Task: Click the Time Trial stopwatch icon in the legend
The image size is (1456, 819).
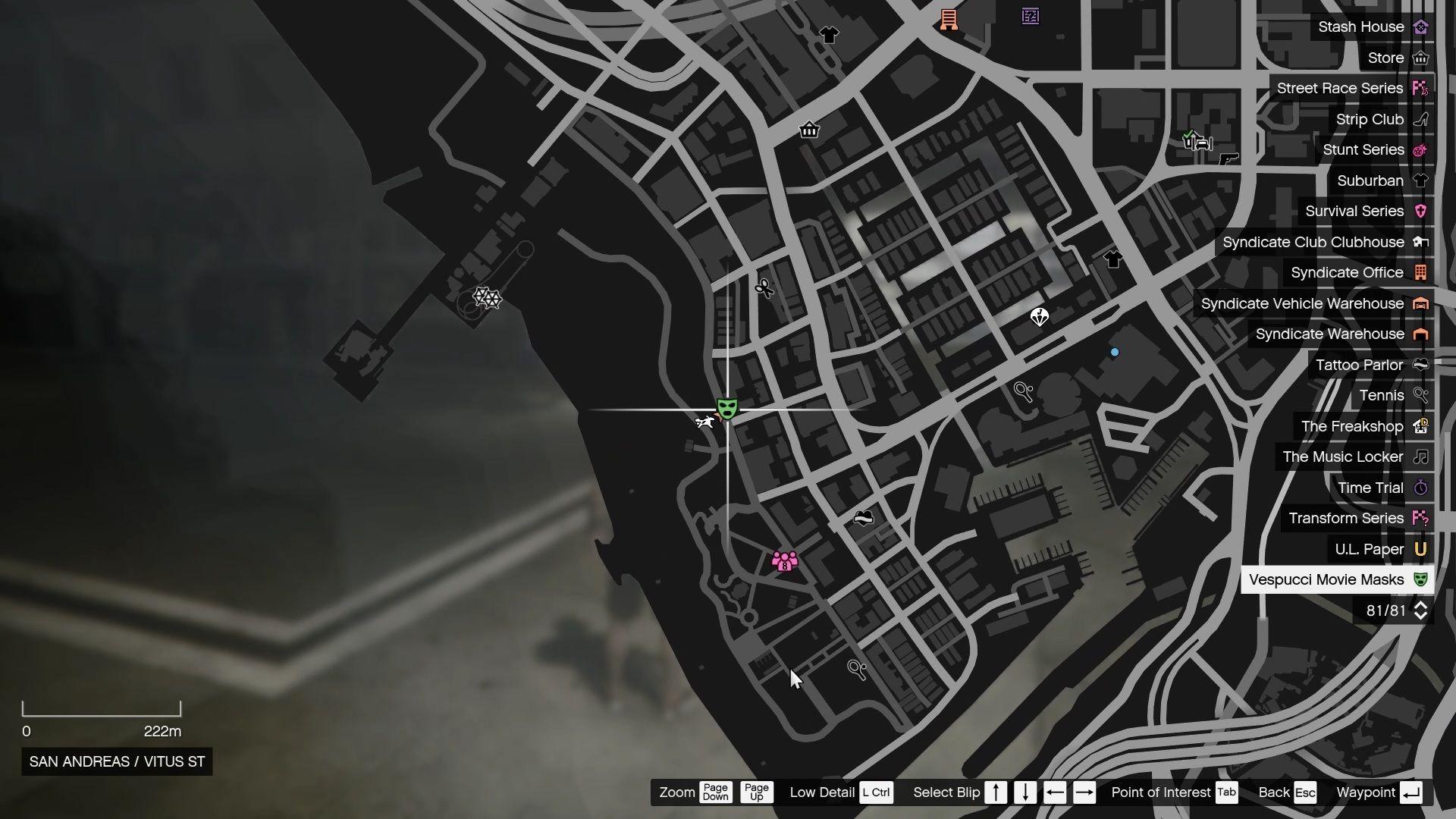Action: (x=1420, y=488)
